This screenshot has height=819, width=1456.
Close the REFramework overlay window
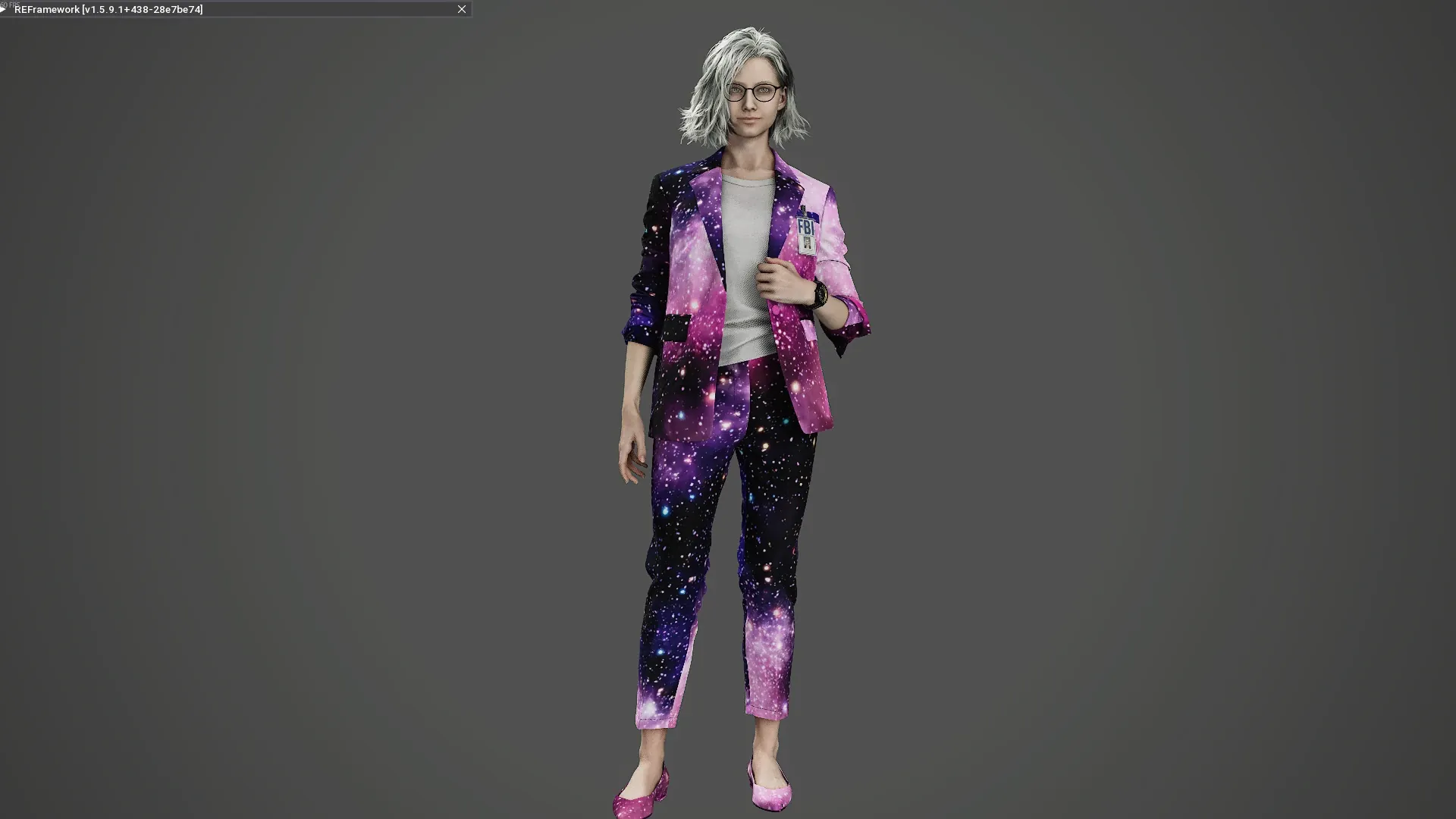tap(461, 9)
